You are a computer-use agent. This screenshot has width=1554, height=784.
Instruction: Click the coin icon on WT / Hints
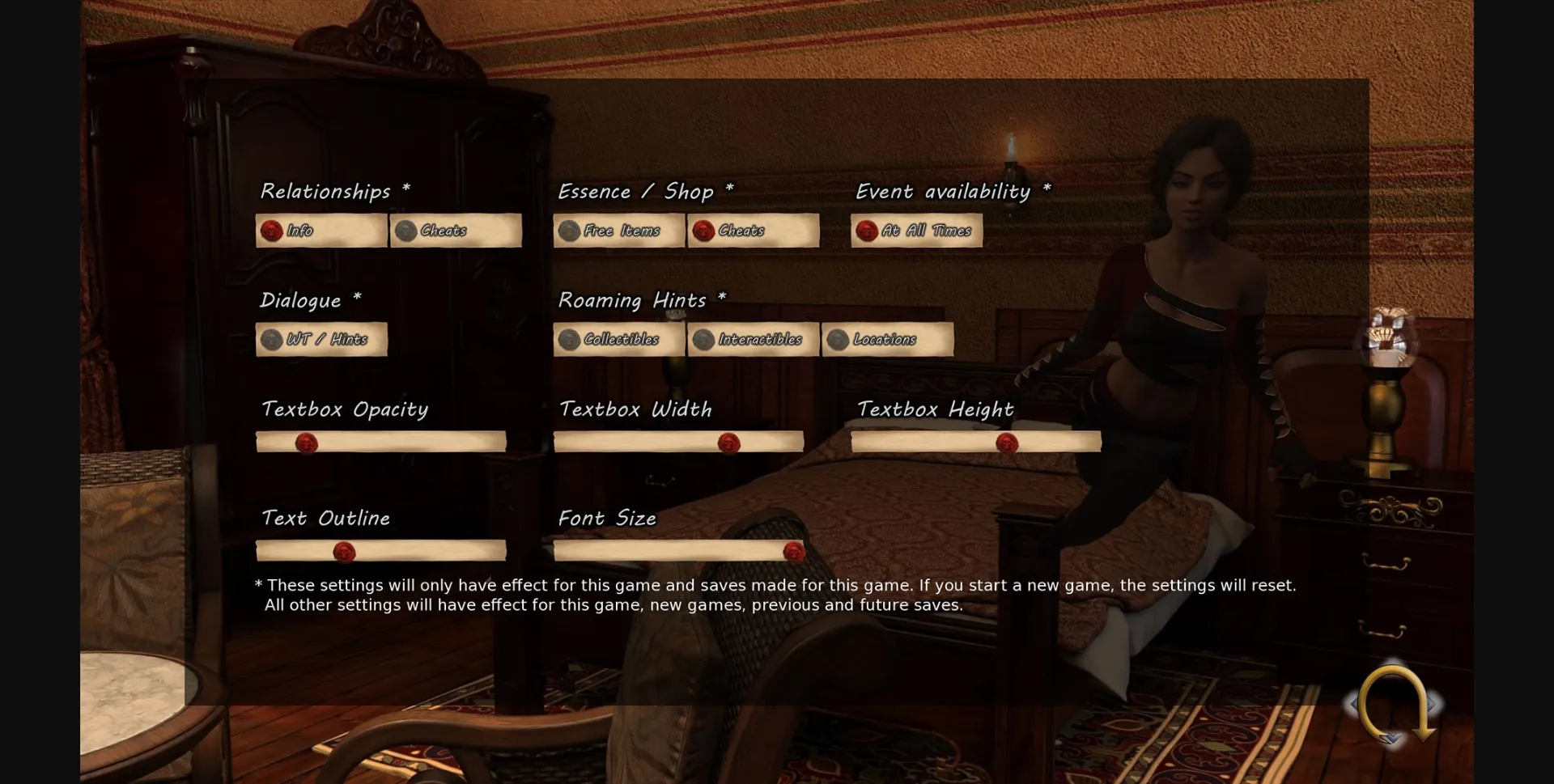pyautogui.click(x=270, y=339)
